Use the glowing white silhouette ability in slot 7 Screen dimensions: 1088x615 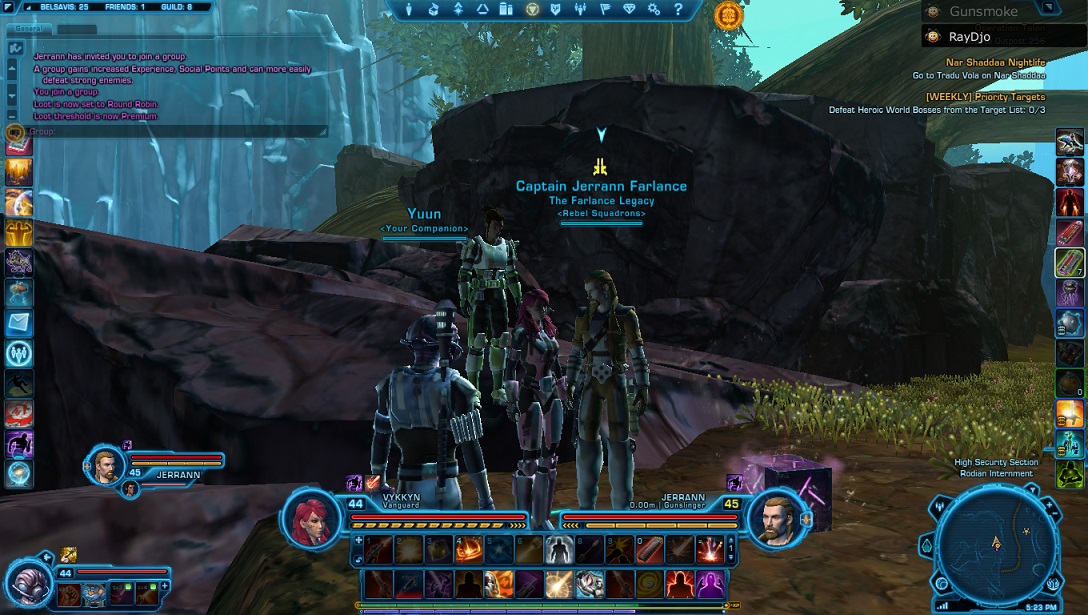[x=560, y=548]
